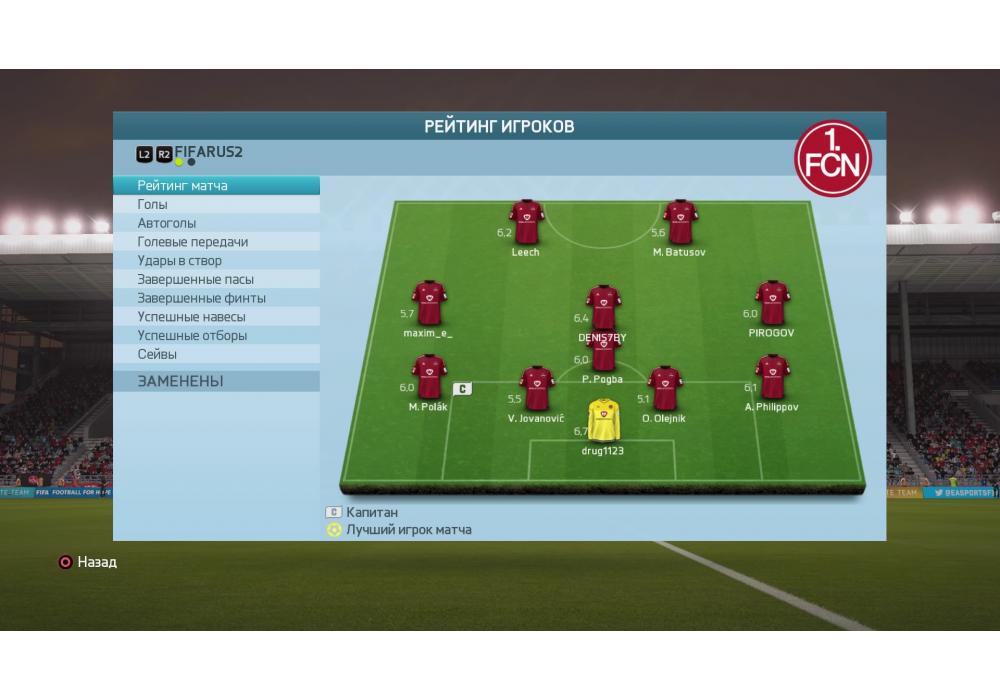Open the Сейвы stat category
Viewport: 1000px width, 700px height.
(216, 354)
